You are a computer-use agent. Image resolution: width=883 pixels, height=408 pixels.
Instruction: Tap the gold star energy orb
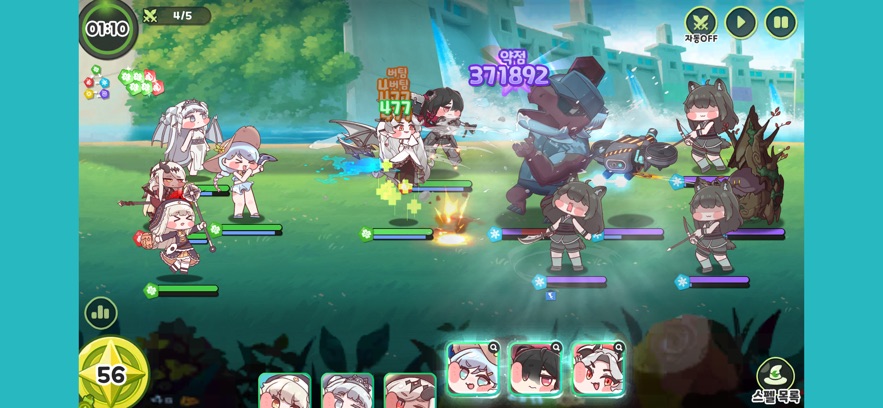click(112, 374)
